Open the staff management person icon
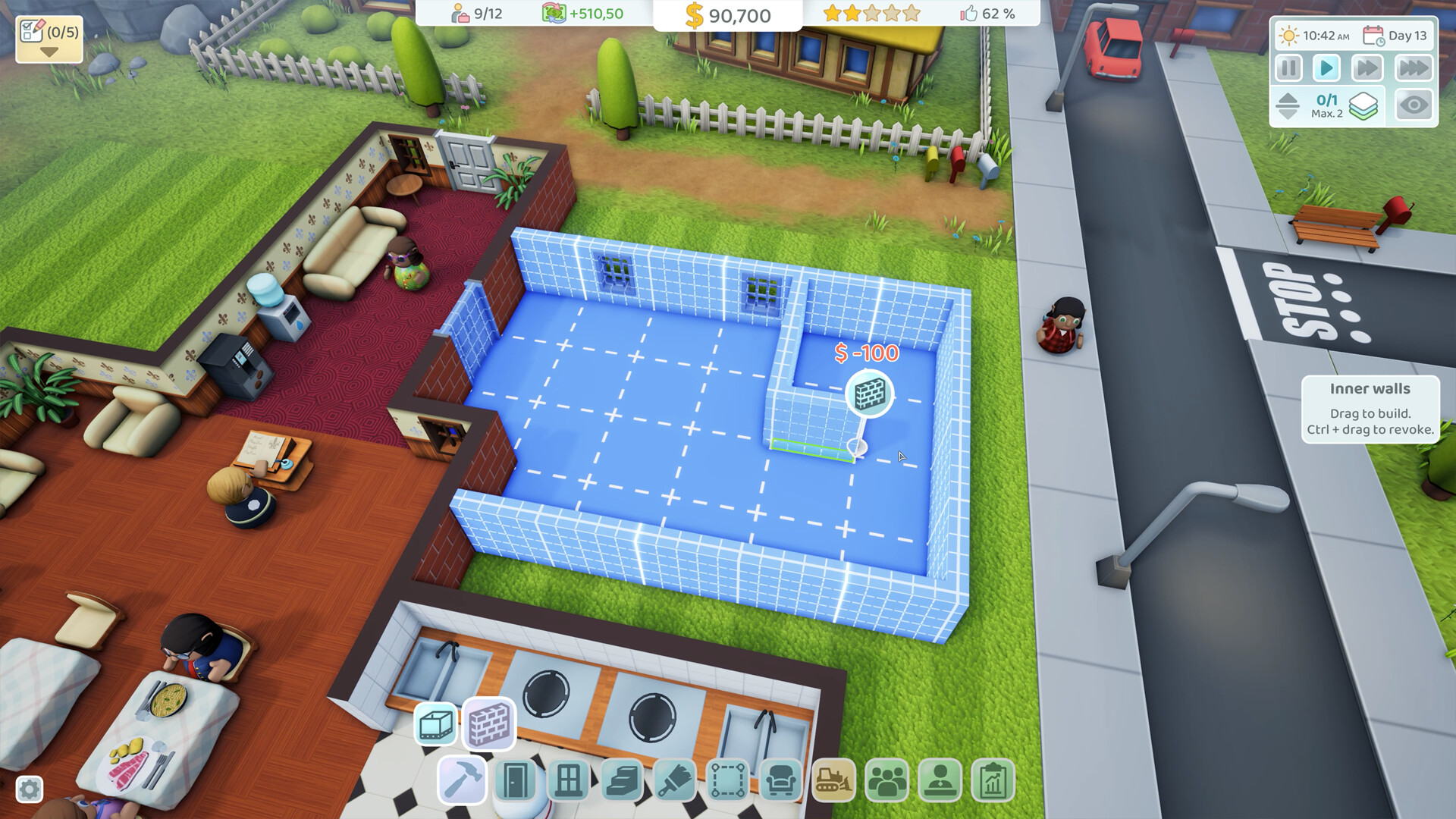This screenshot has width=1456, height=819. [x=940, y=780]
